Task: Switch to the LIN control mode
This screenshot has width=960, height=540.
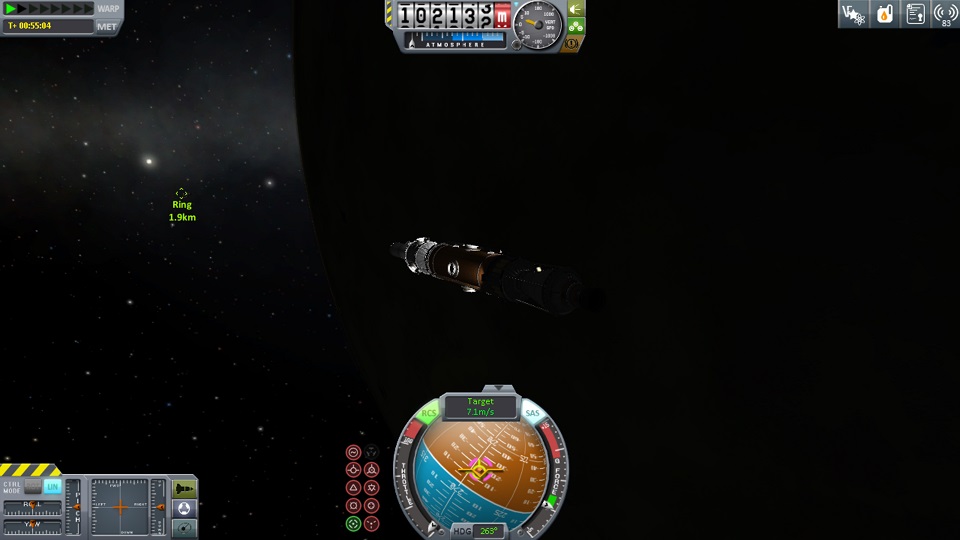Action: pyautogui.click(x=52, y=486)
